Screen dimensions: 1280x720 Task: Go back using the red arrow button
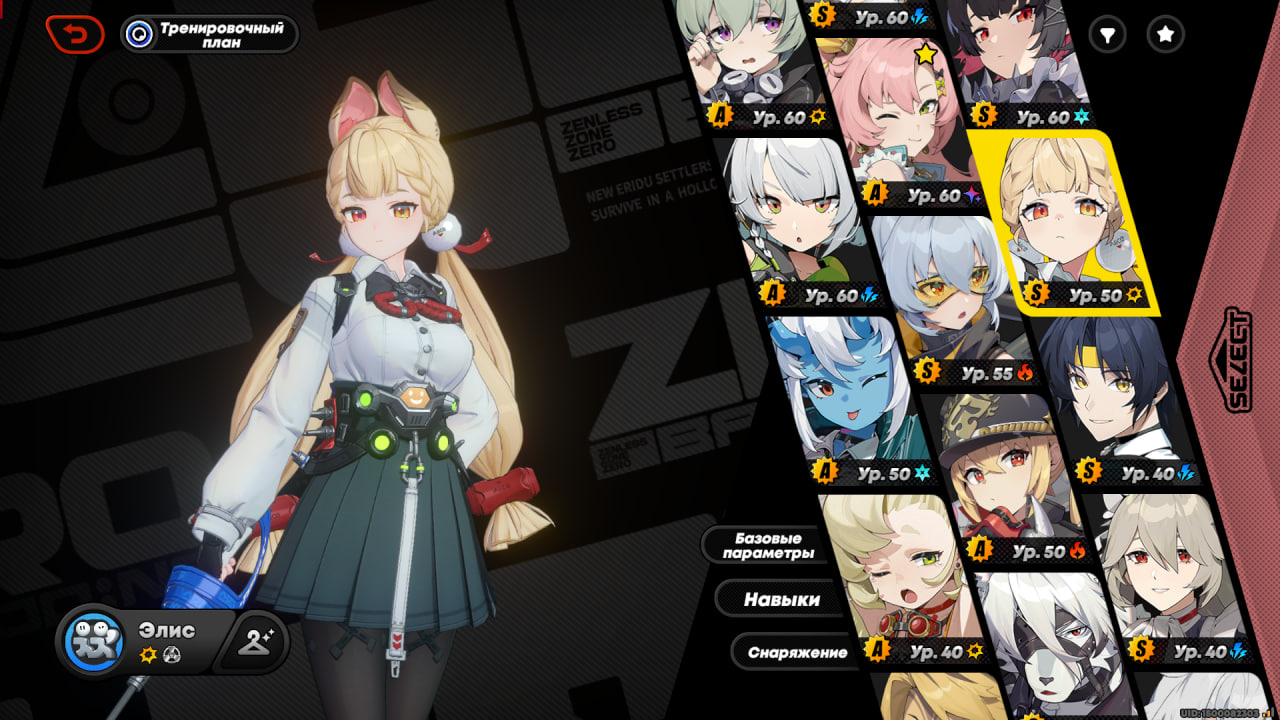(x=75, y=34)
